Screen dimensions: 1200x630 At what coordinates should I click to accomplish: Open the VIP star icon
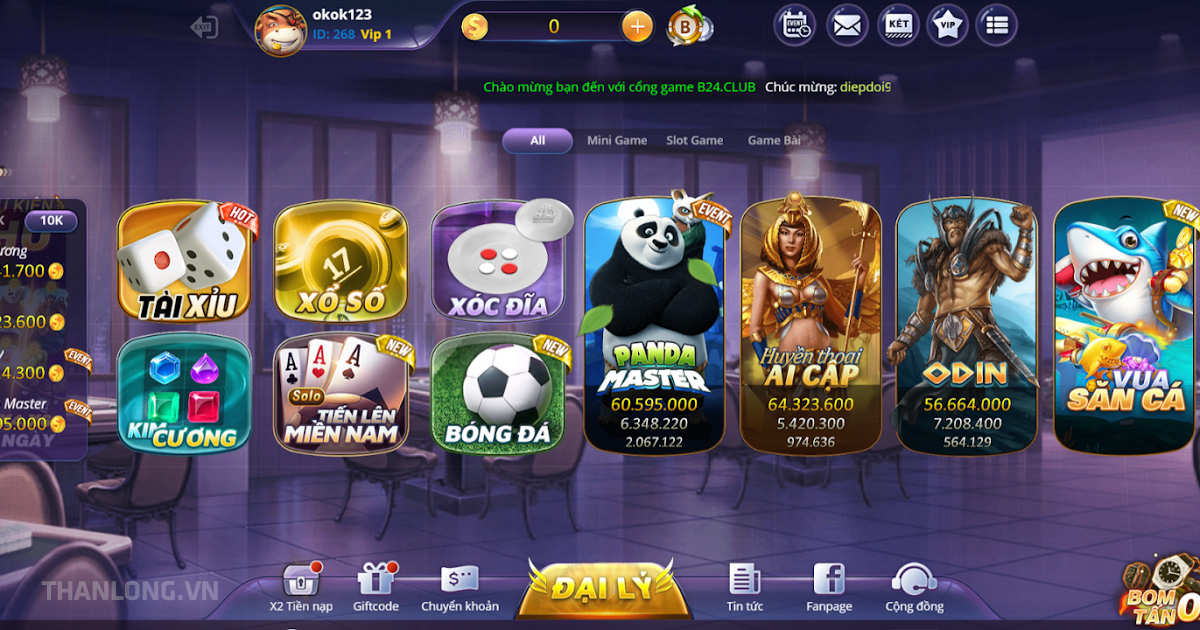click(946, 26)
